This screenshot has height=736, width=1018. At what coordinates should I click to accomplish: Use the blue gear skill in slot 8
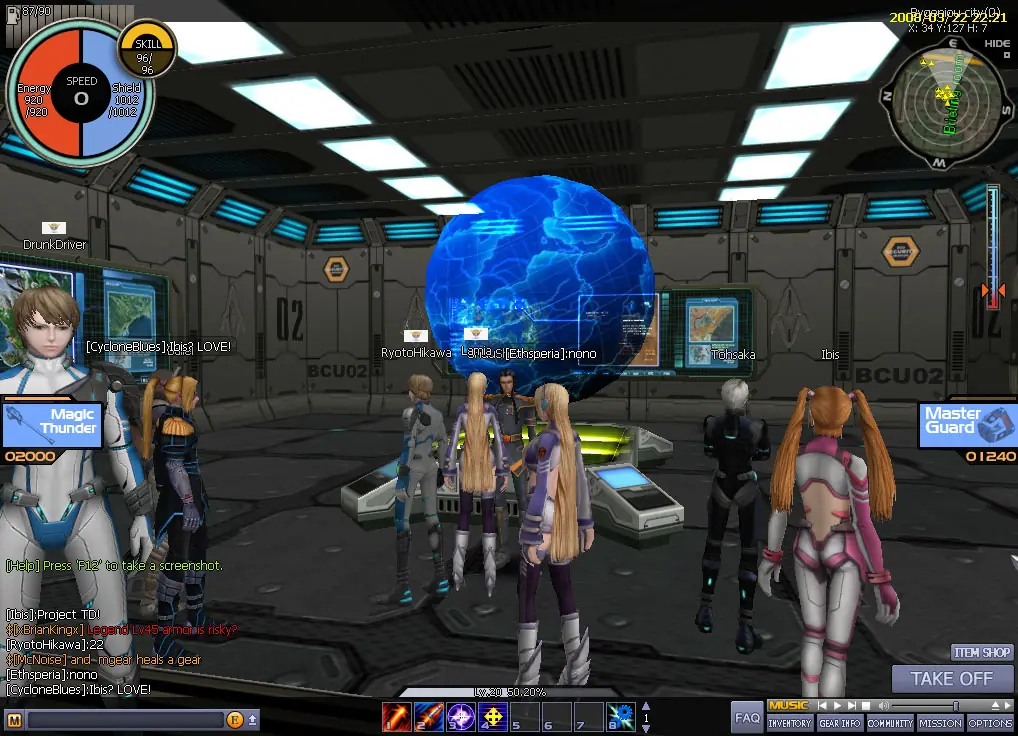click(x=621, y=716)
